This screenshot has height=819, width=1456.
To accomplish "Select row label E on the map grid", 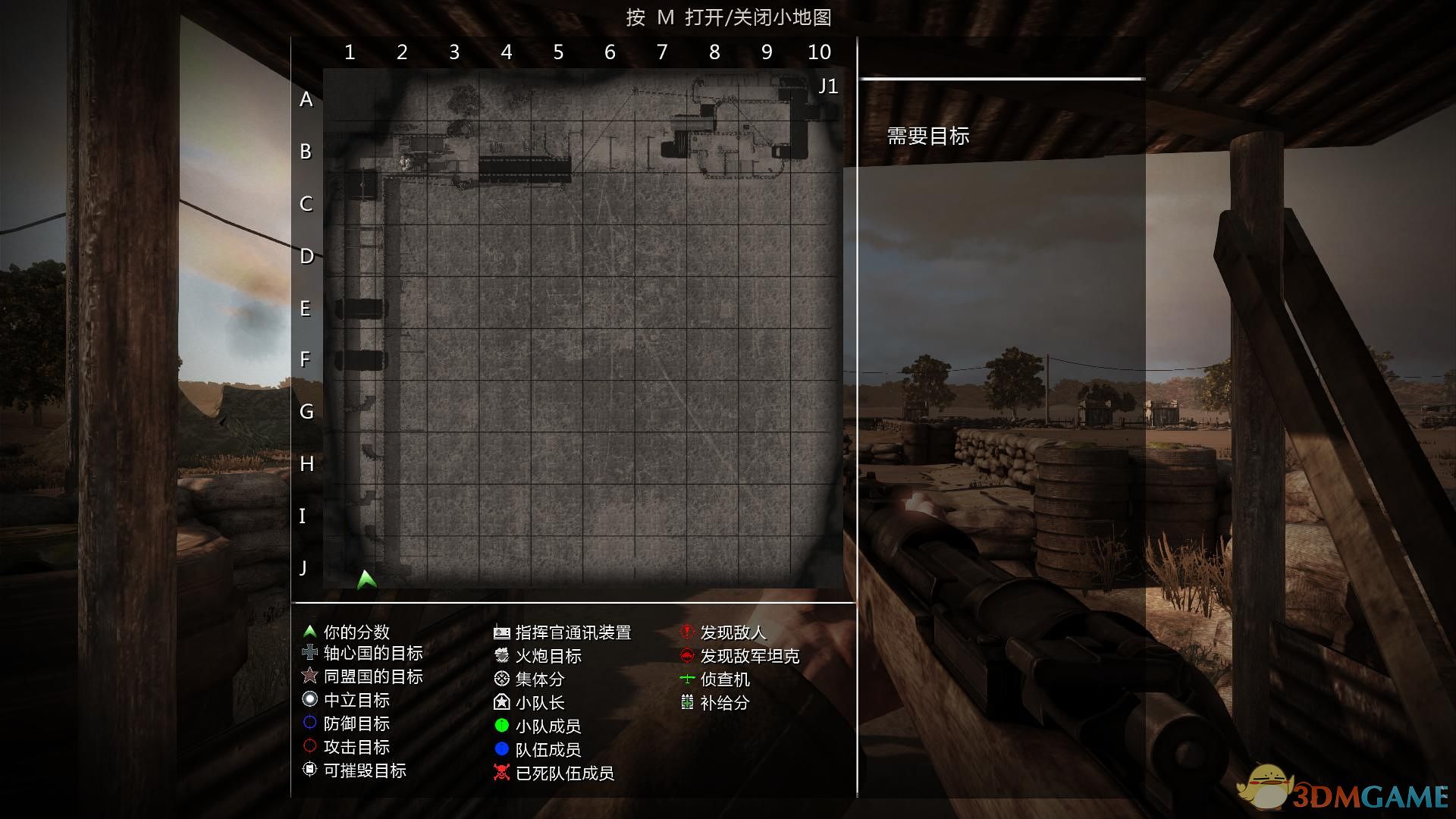I will [306, 309].
